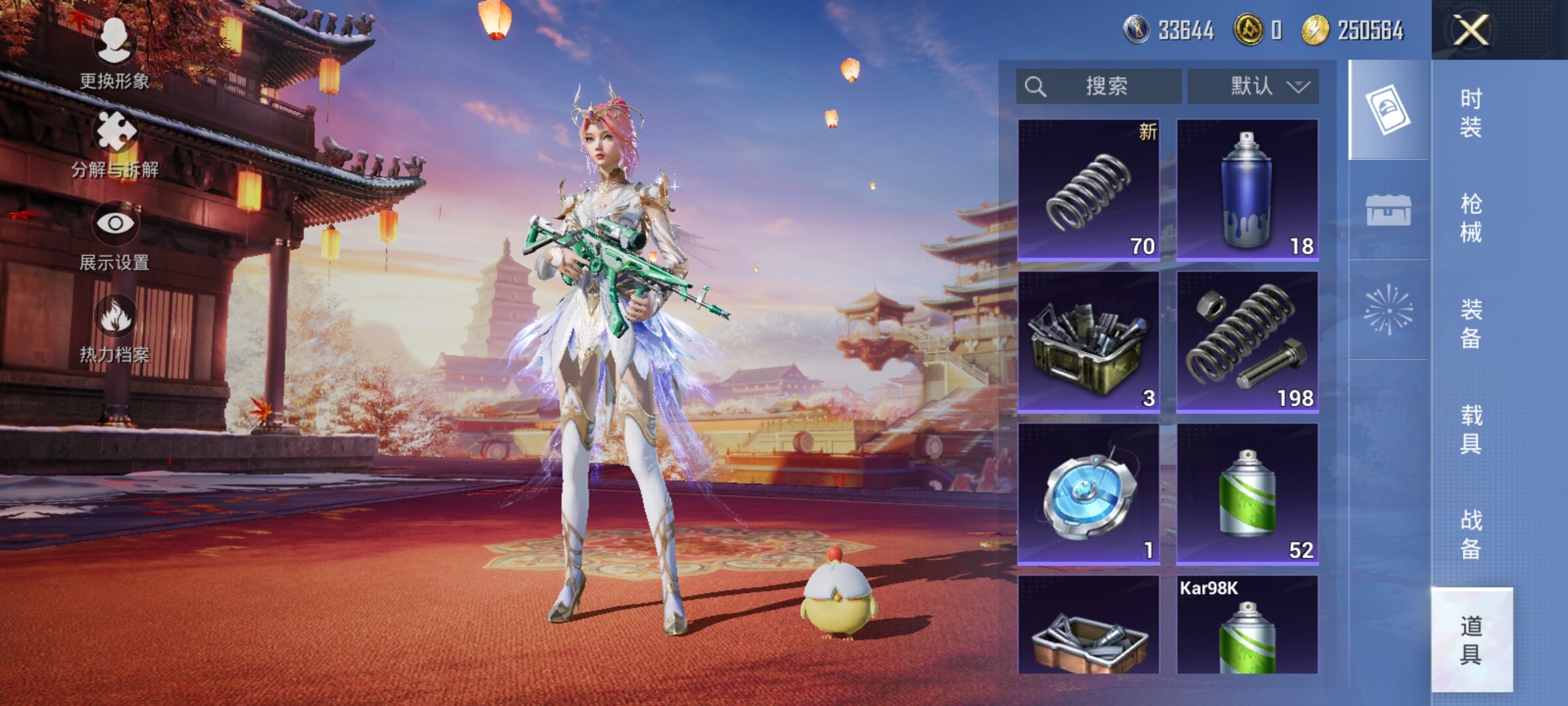Switch to the 时装 outfits tab
1568x706 pixels.
[x=1471, y=112]
